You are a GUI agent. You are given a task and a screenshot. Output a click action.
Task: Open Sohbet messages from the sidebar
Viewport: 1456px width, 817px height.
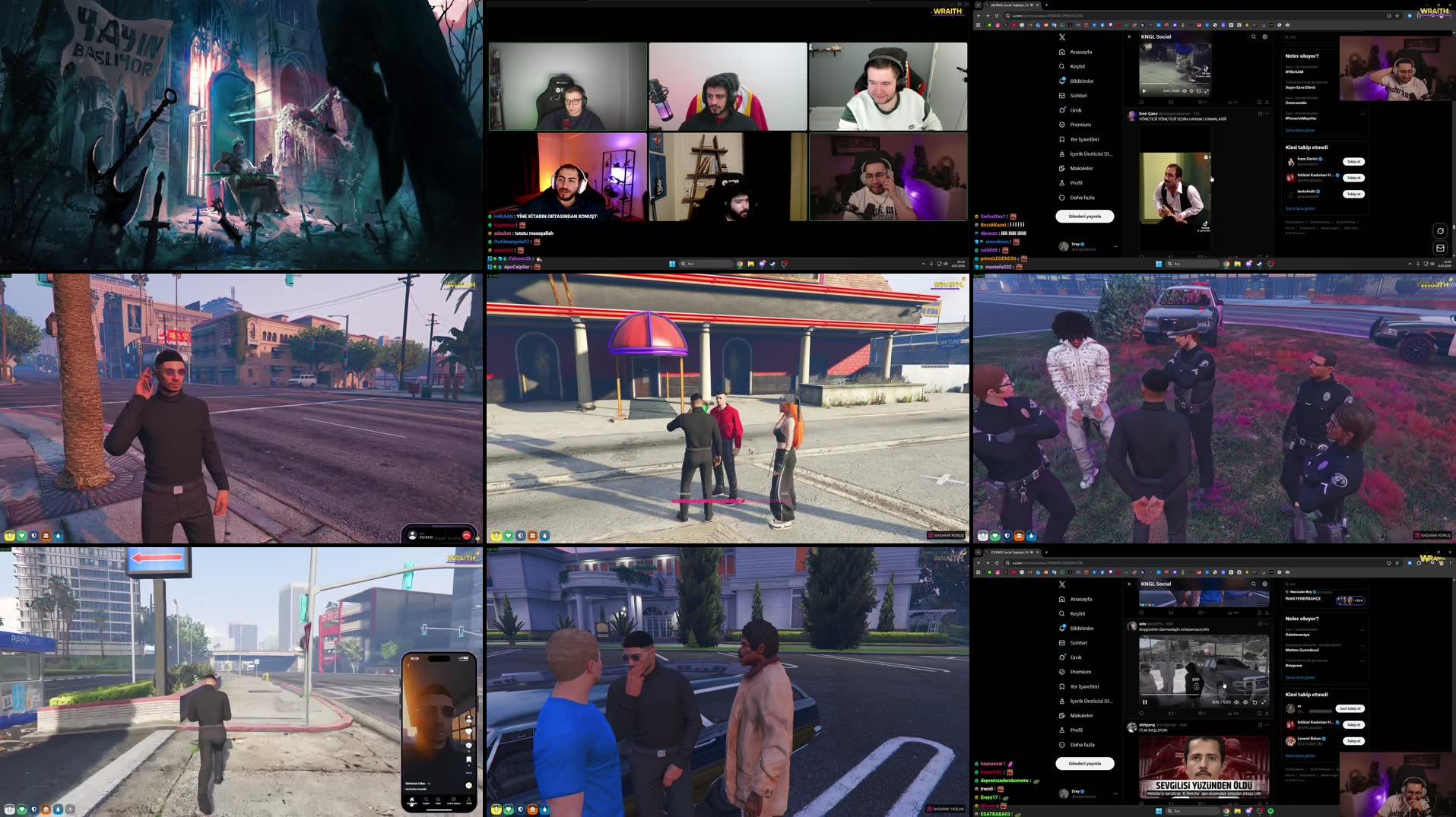tap(1075, 95)
